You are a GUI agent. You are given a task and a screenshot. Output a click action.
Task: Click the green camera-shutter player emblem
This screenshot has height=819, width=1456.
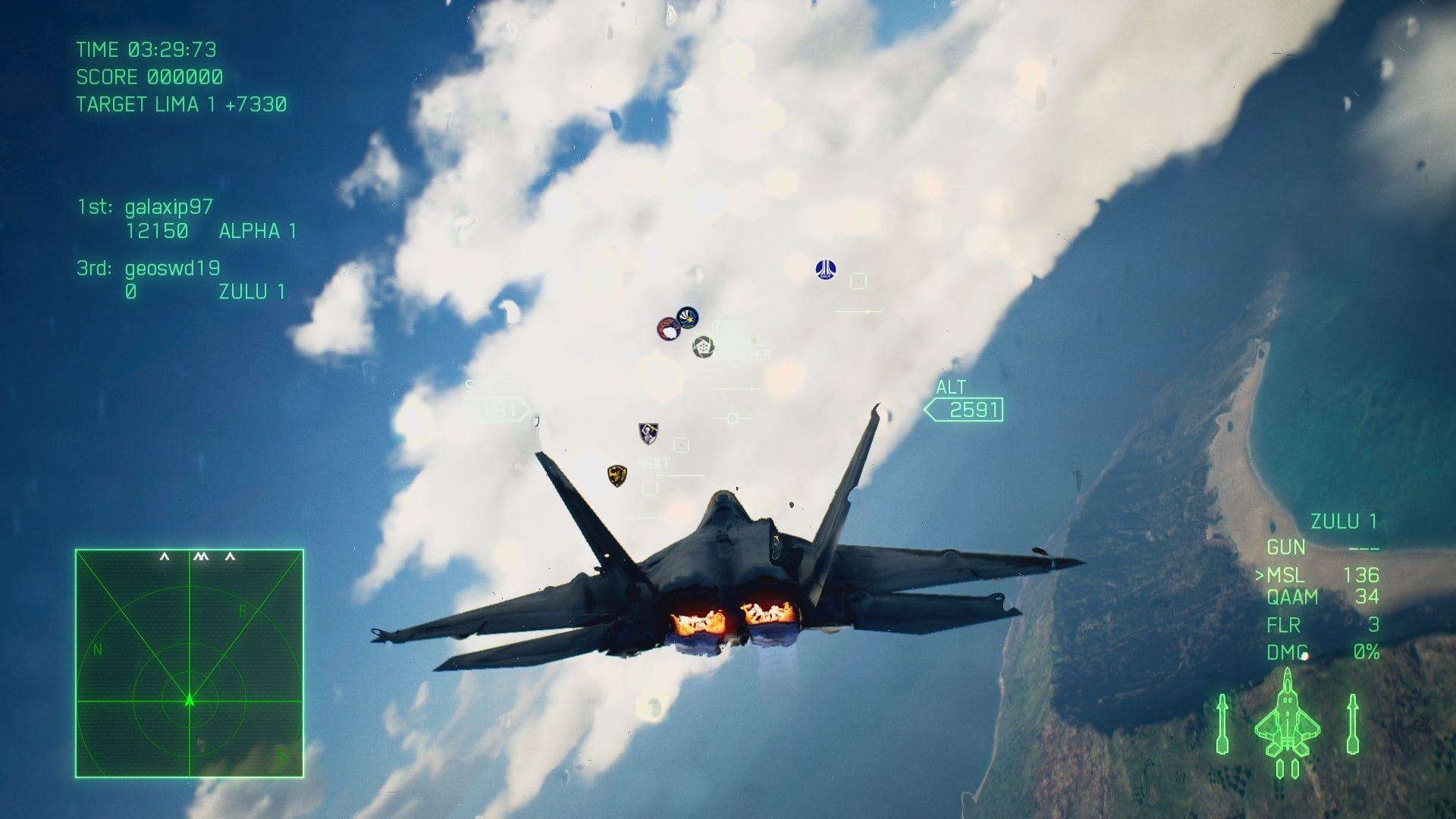704,347
